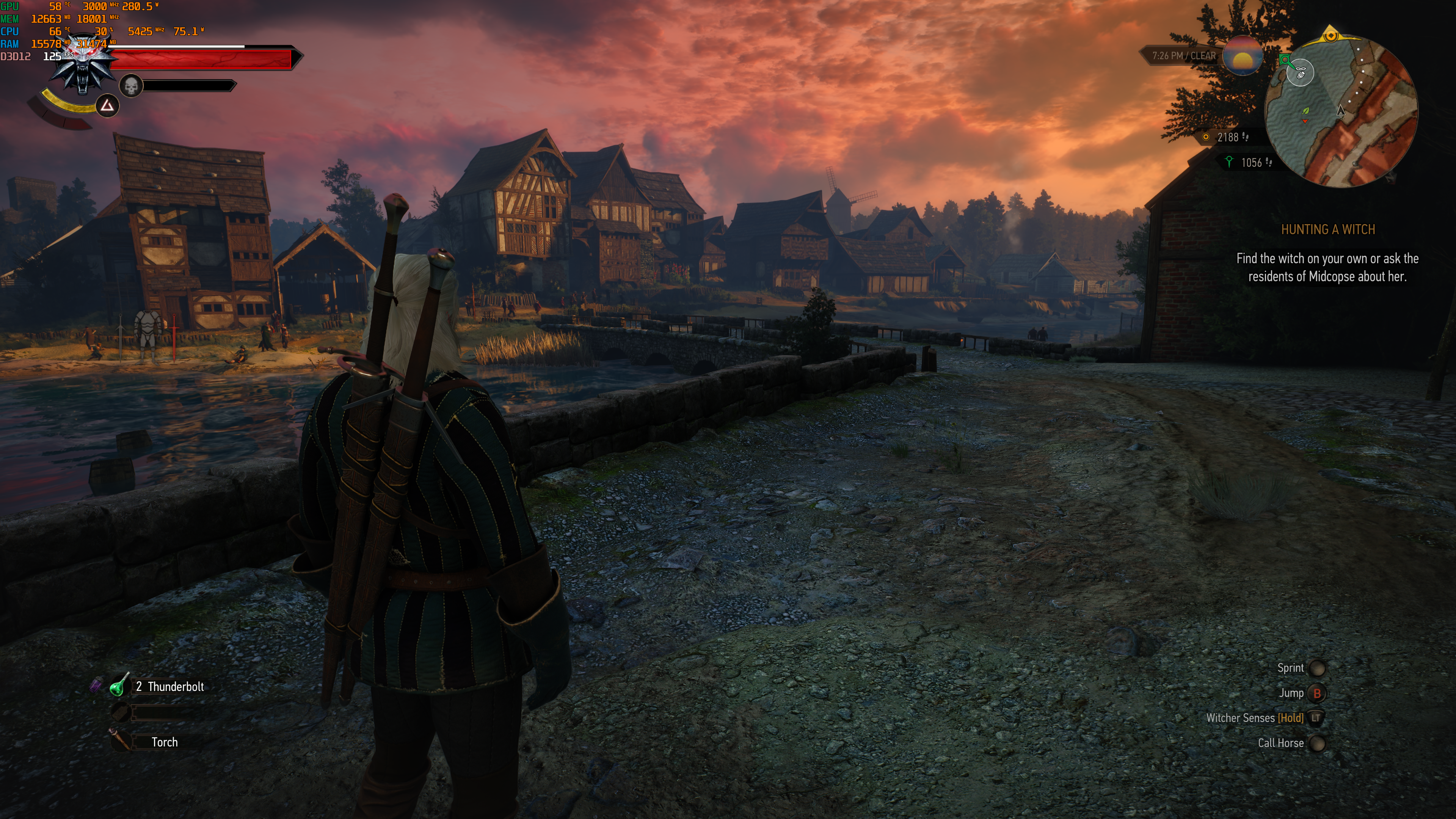Open the Hunting a Witch quest tracker
The width and height of the screenshot is (1456, 819).
(1328, 229)
